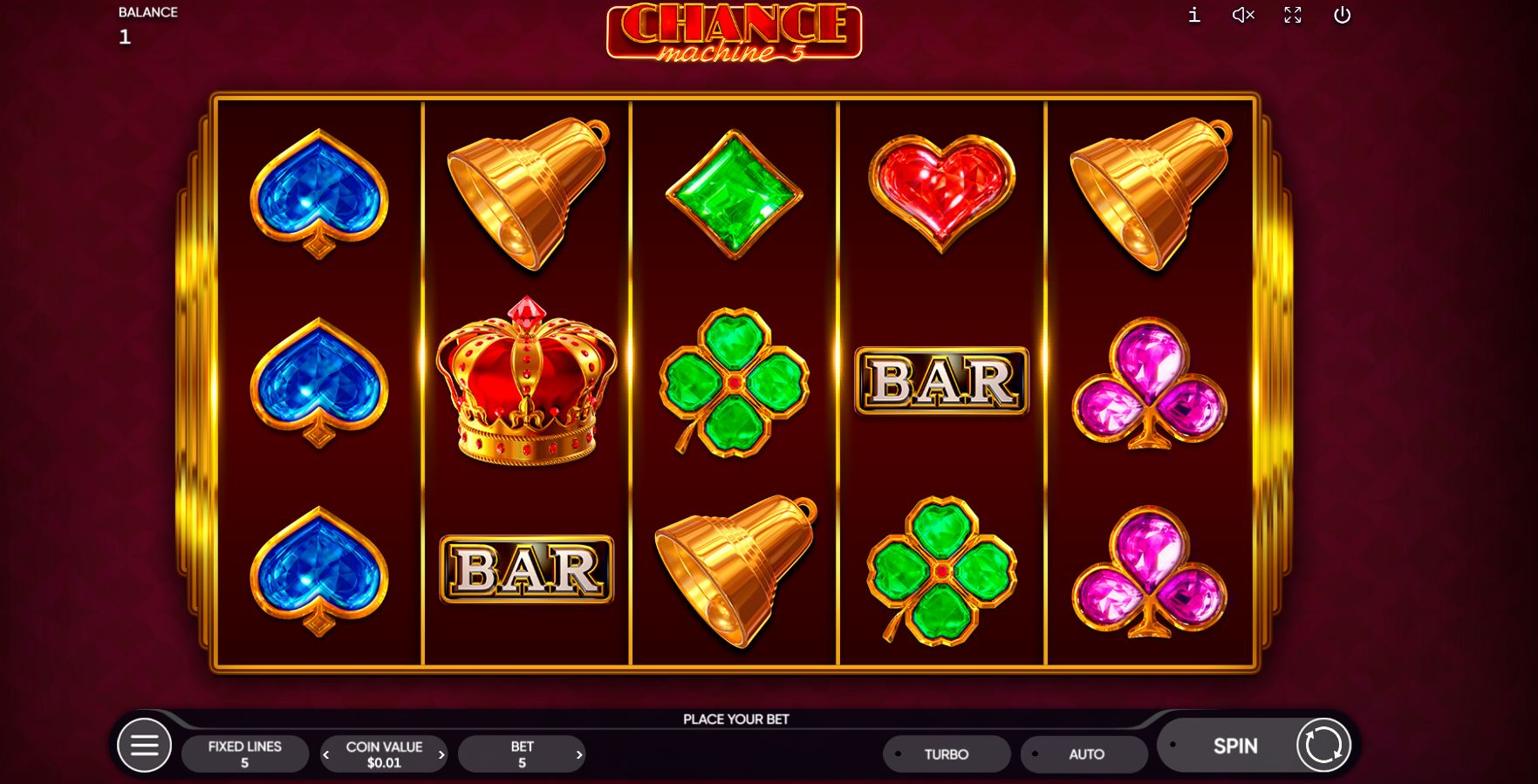Click the Balance display
Screen dimensions: 1538x784
point(147,24)
